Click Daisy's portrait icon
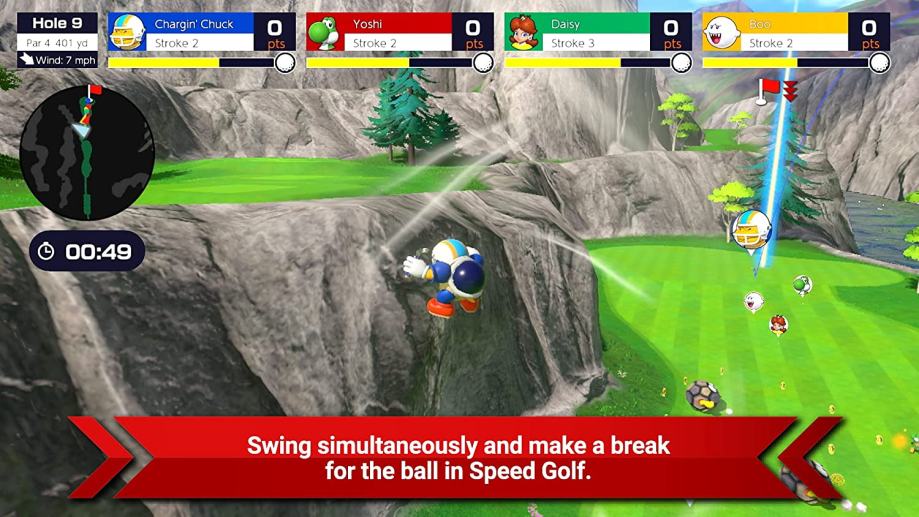 pyautogui.click(x=524, y=34)
